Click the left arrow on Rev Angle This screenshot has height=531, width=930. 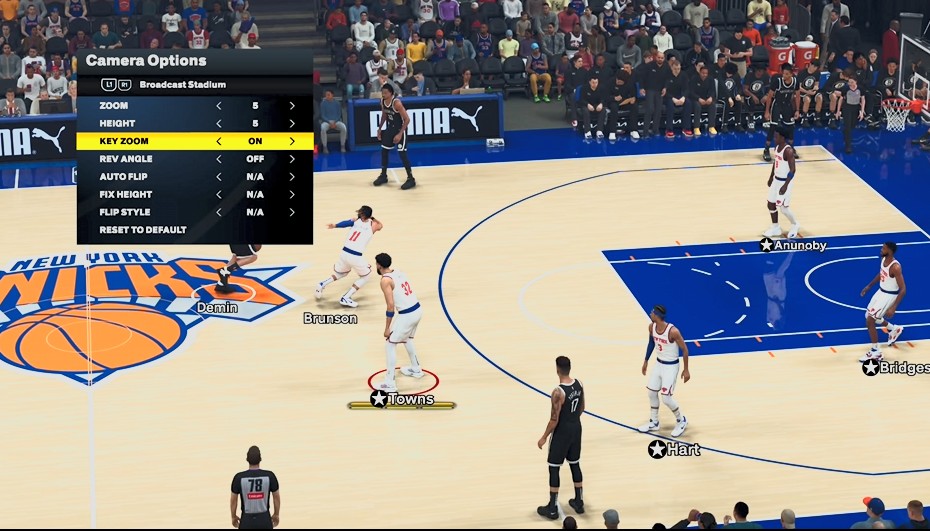[219, 159]
